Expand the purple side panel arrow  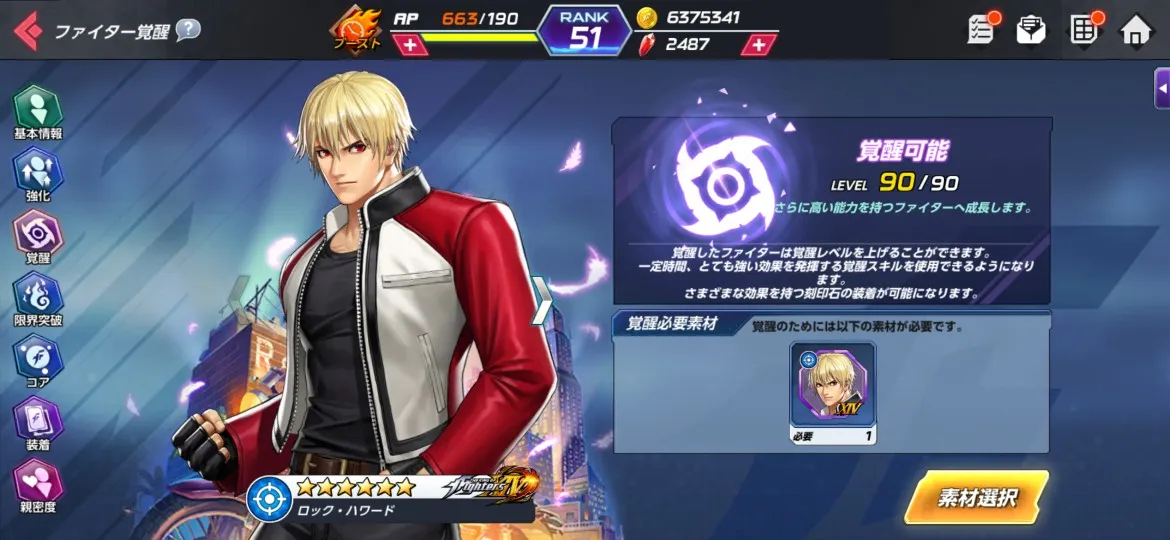[1162, 89]
